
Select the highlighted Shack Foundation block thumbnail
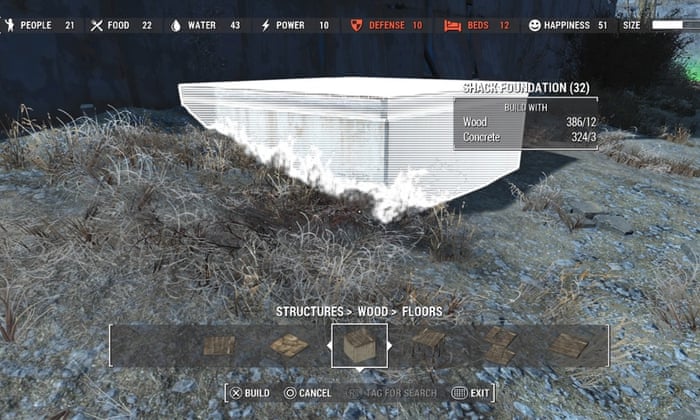tap(359, 346)
